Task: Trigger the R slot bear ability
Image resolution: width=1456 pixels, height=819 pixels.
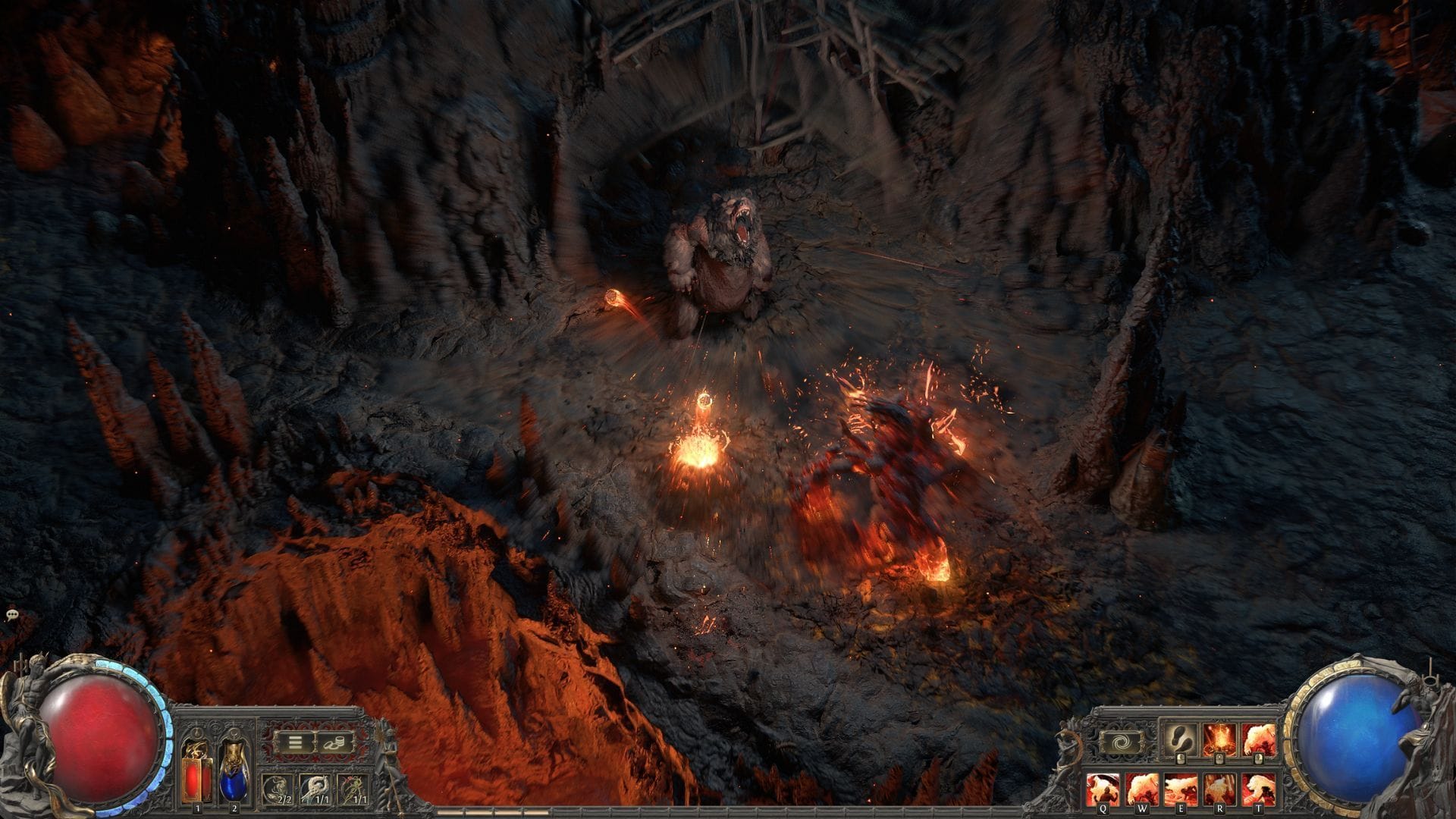Action: coord(1221,789)
